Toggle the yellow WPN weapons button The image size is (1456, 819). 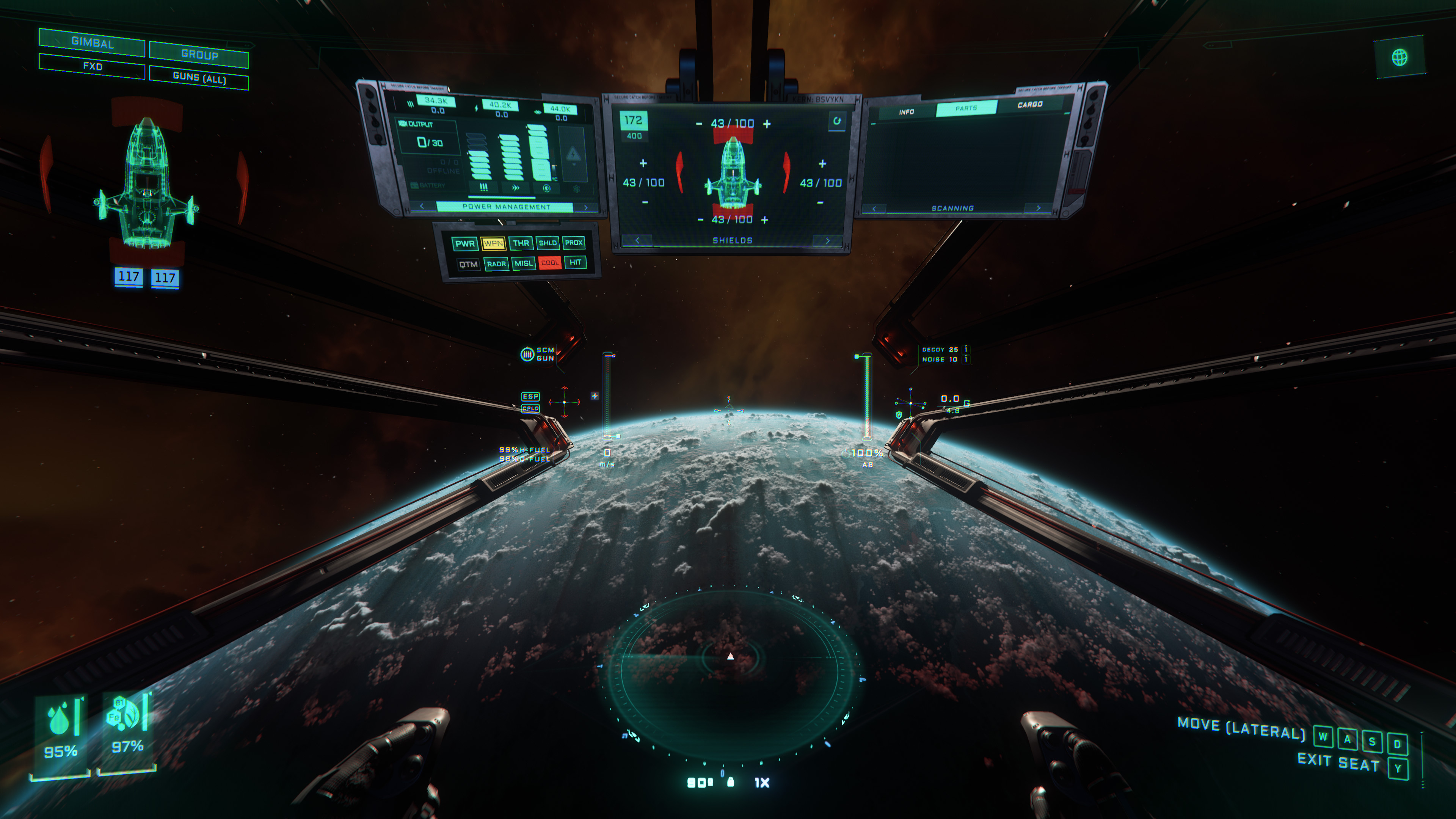(493, 243)
